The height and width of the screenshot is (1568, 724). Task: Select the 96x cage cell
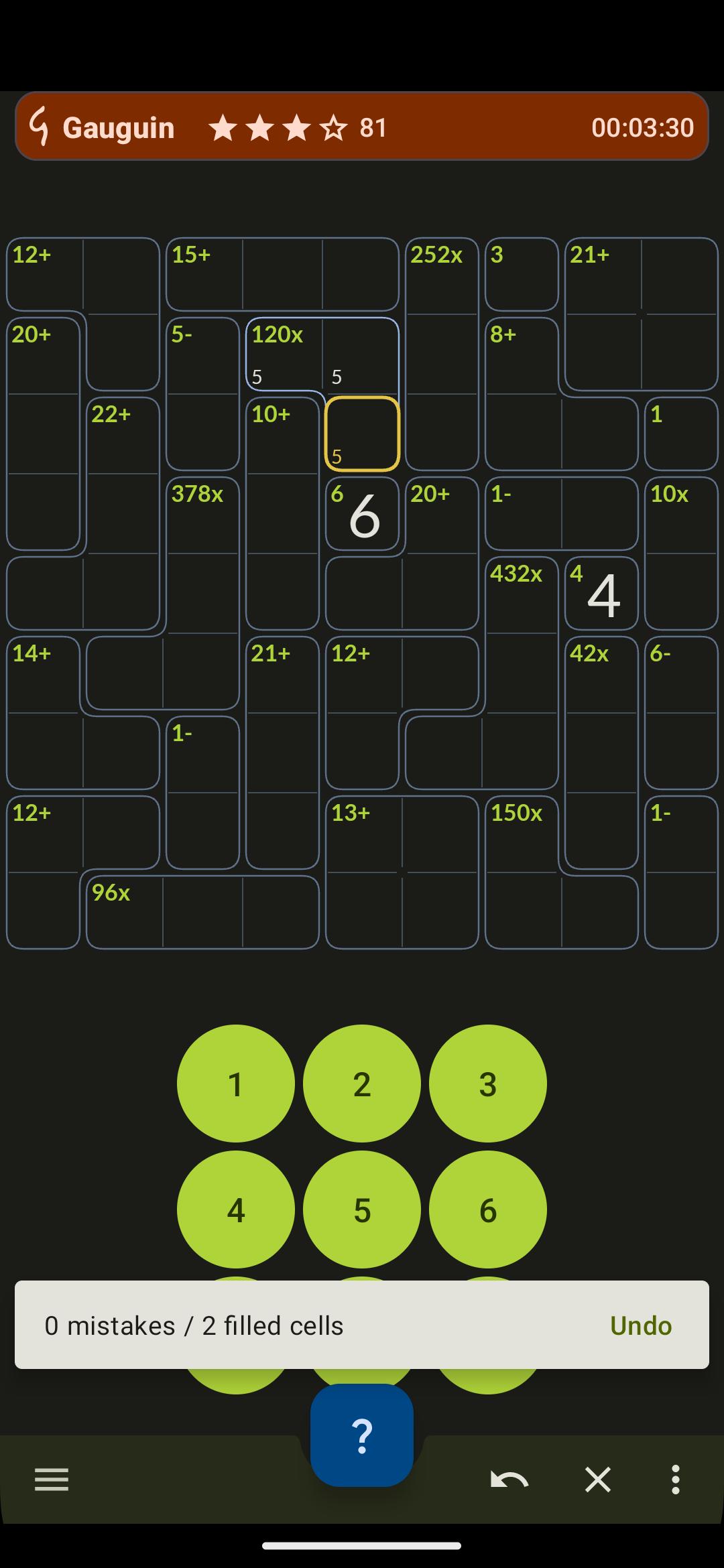pyautogui.click(x=124, y=913)
